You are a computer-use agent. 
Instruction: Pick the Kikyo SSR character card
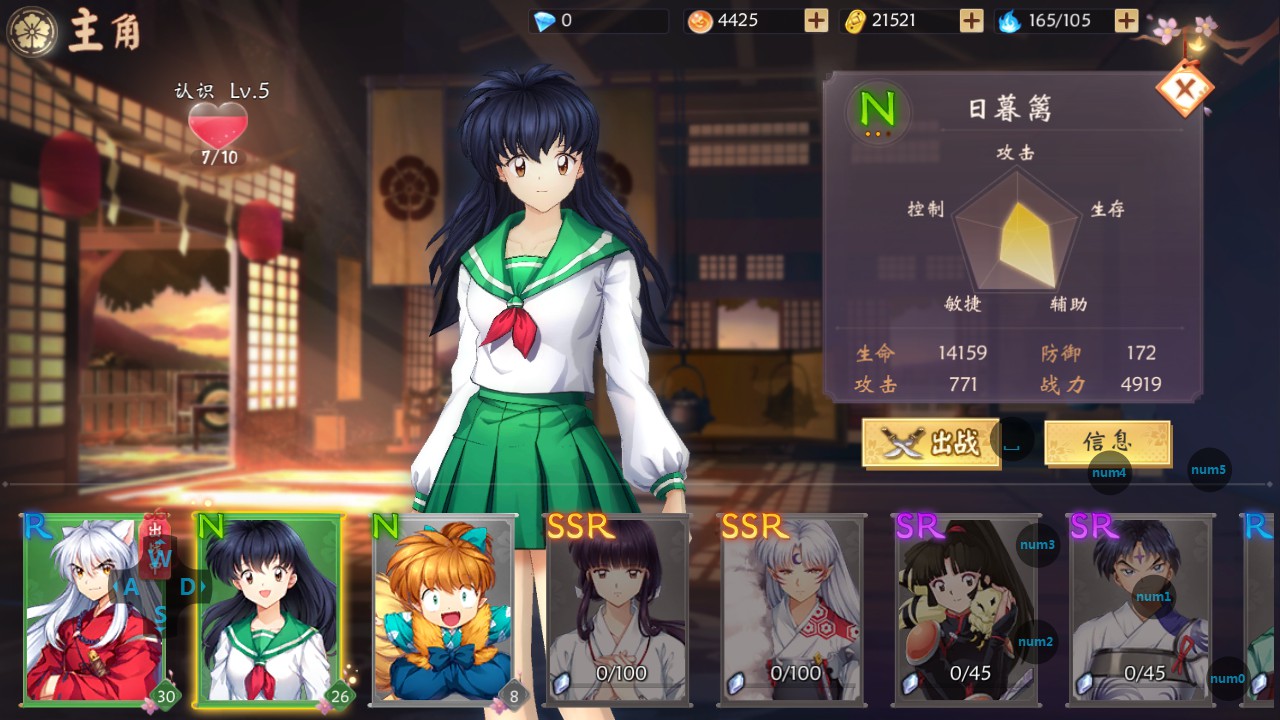tap(618, 609)
